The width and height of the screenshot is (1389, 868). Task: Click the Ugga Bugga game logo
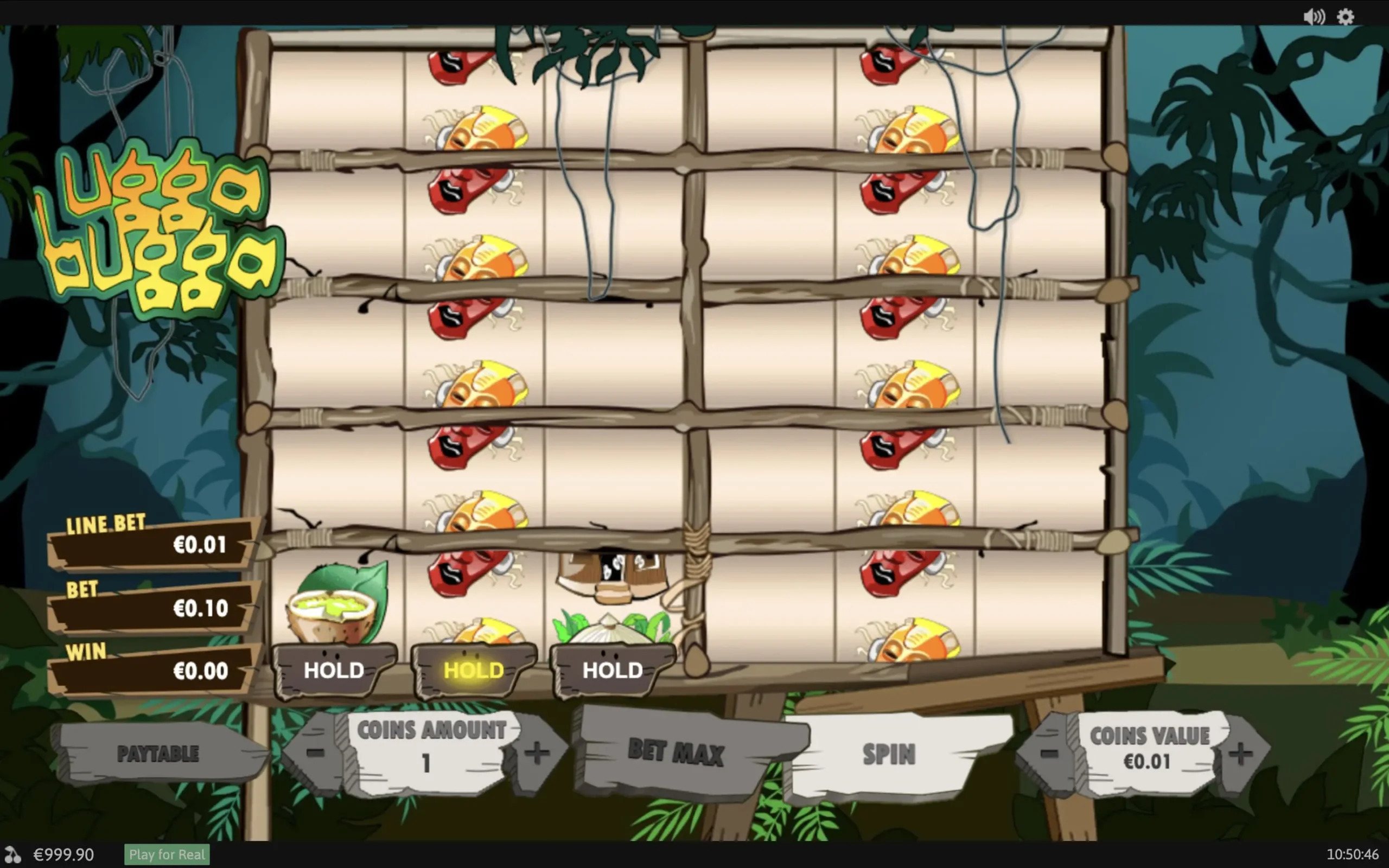pos(161,224)
